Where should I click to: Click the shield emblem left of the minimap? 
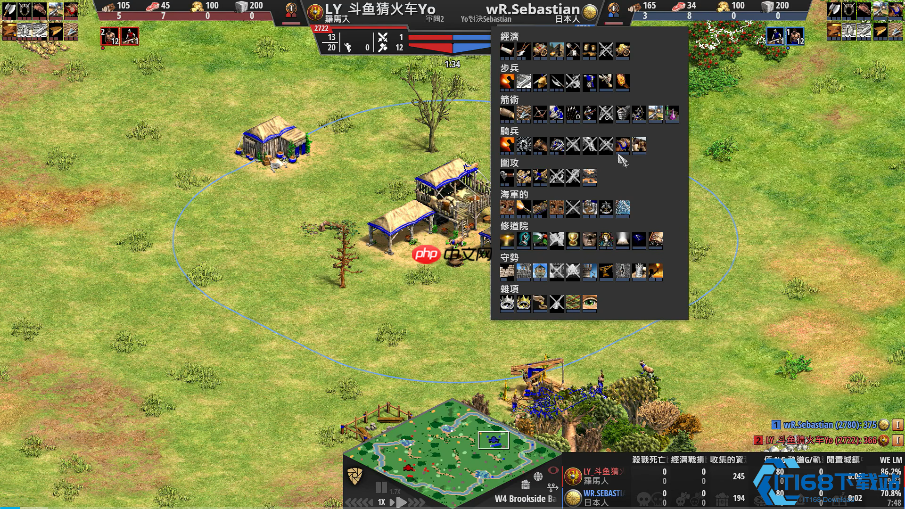354,473
